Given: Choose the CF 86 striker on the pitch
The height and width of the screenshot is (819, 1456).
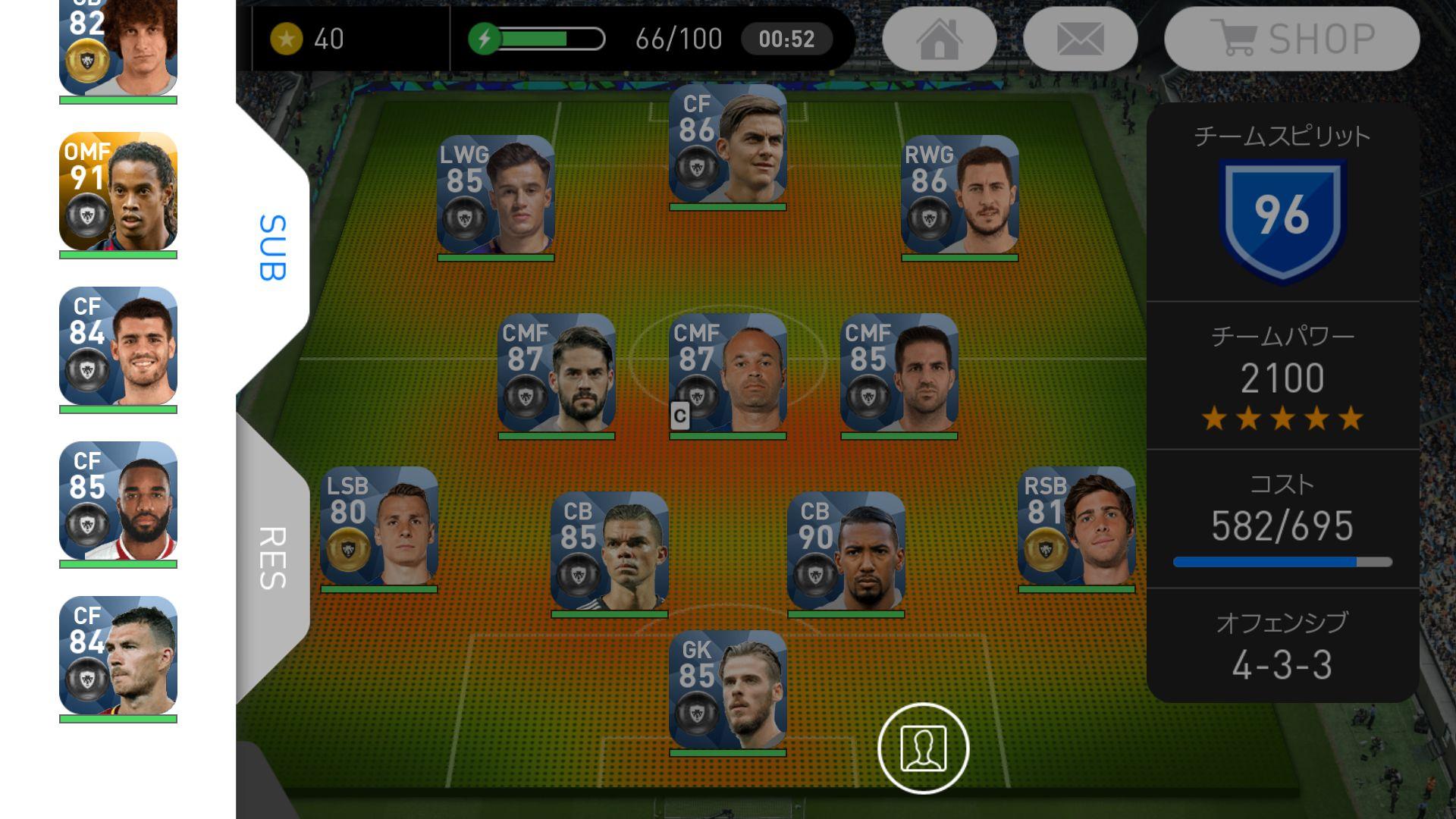Looking at the screenshot, I should pyautogui.click(x=728, y=144).
